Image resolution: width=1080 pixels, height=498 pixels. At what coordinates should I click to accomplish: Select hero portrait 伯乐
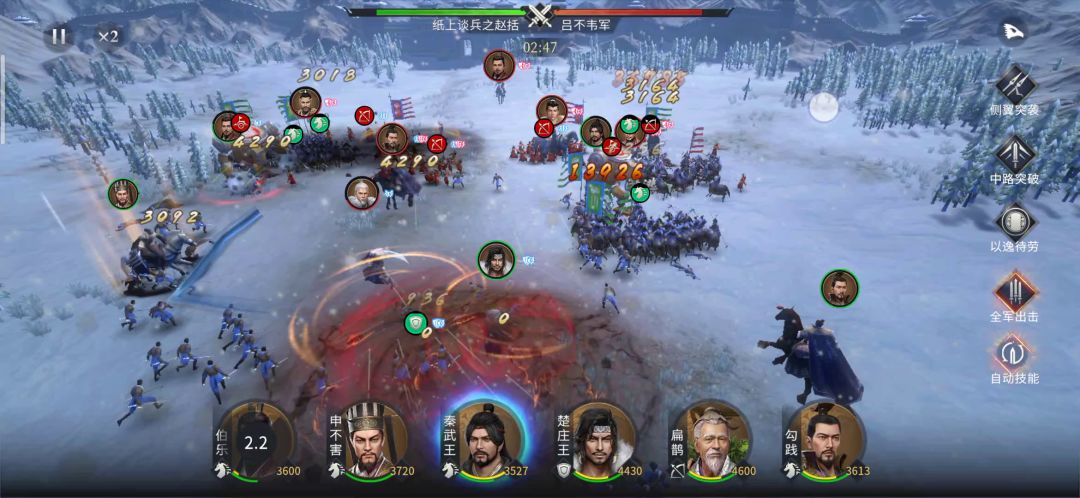(256, 440)
